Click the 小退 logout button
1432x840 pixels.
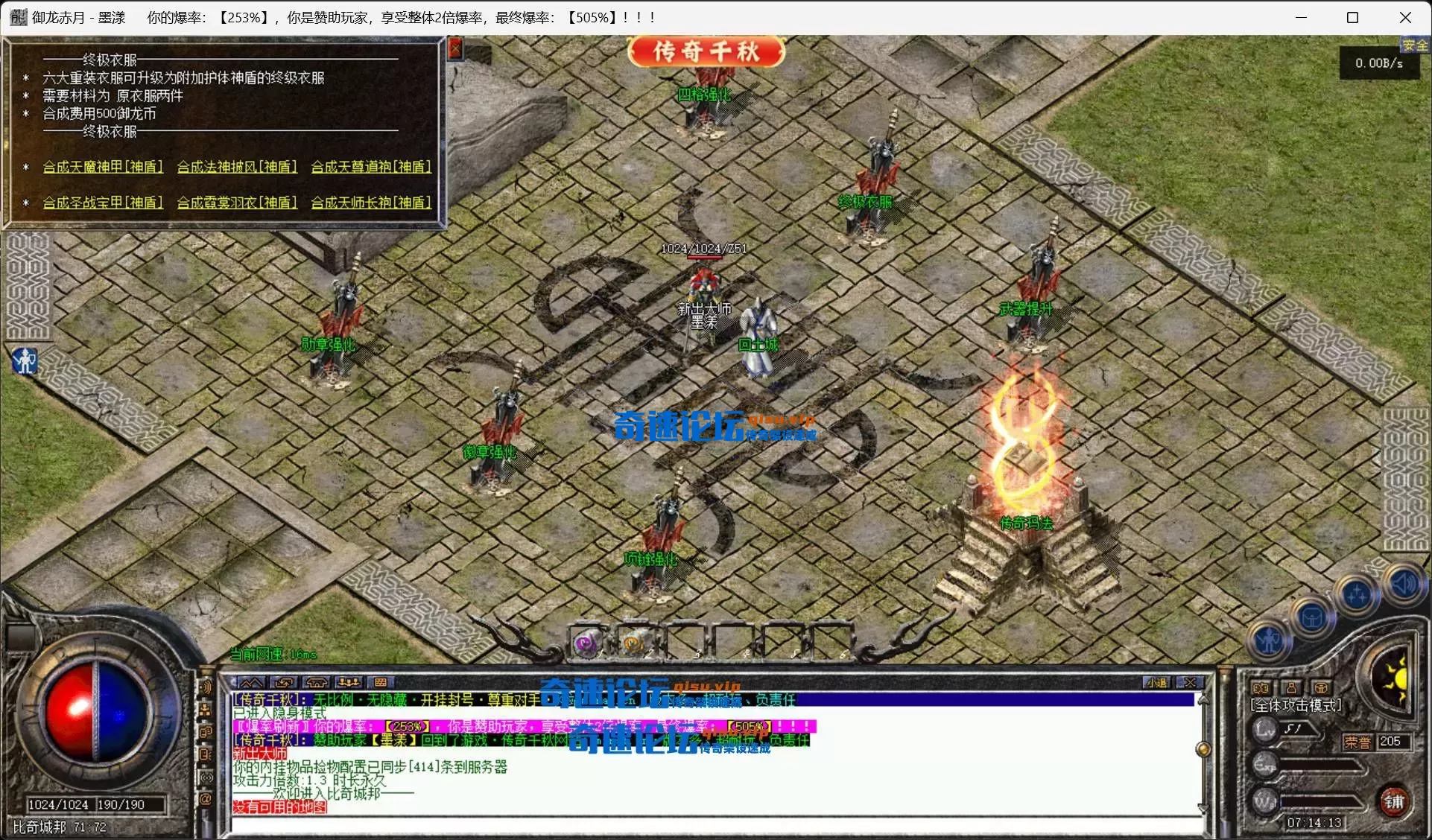1157,682
